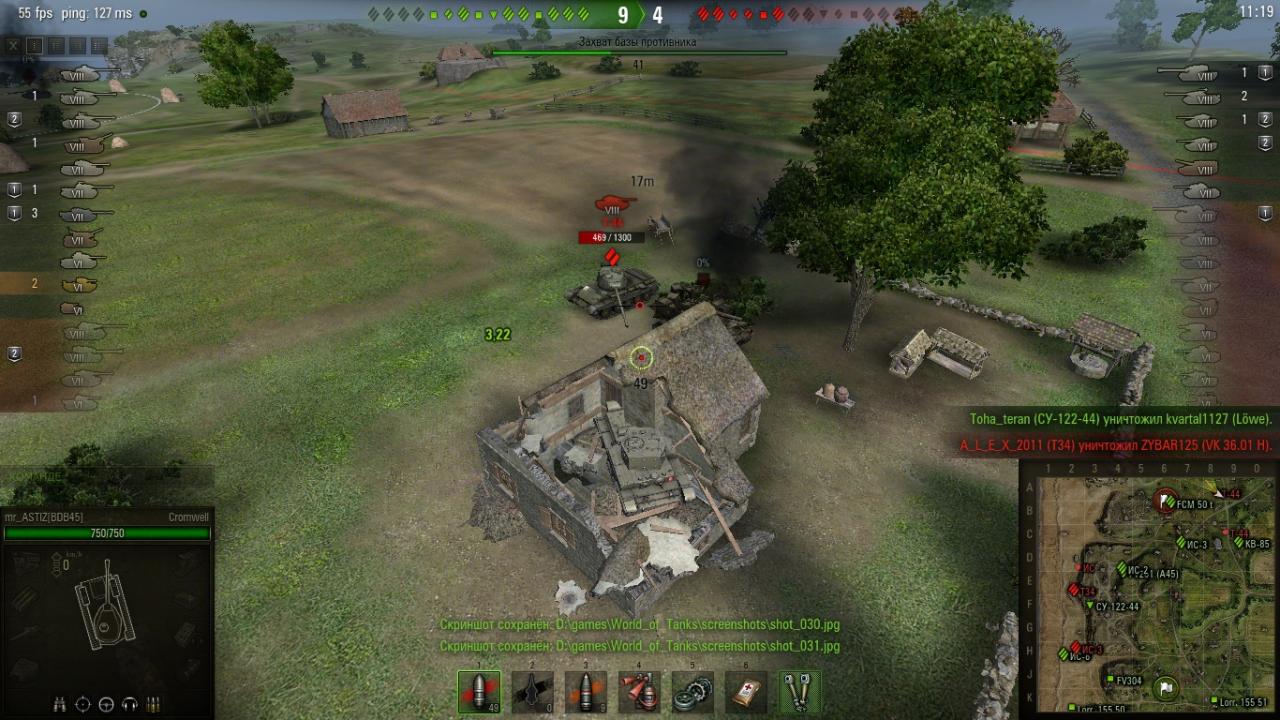Click the allied green base flag on minimap
This screenshot has height=720, width=1280.
(1166, 687)
